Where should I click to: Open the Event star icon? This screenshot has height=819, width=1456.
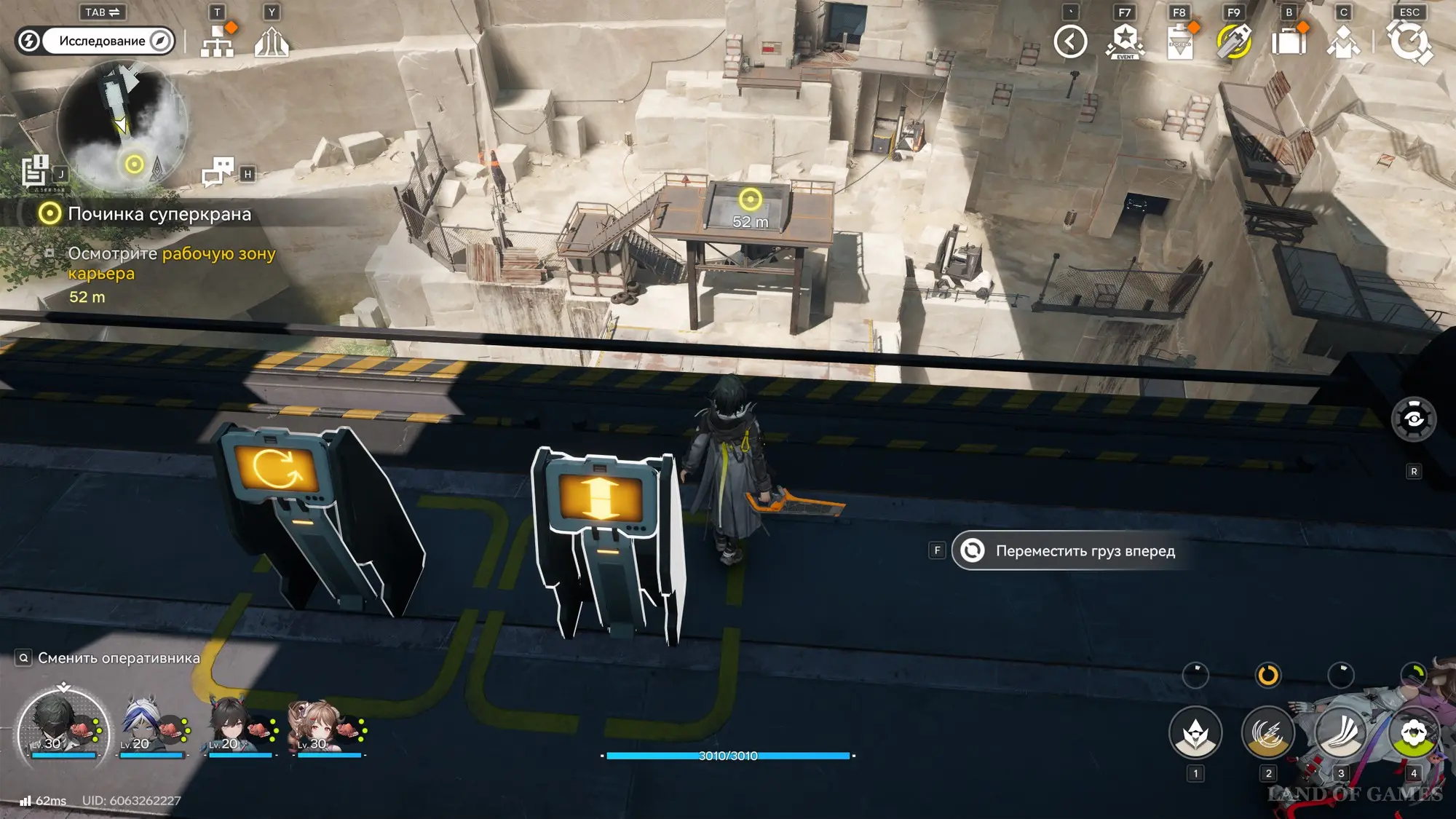pyautogui.click(x=1125, y=41)
